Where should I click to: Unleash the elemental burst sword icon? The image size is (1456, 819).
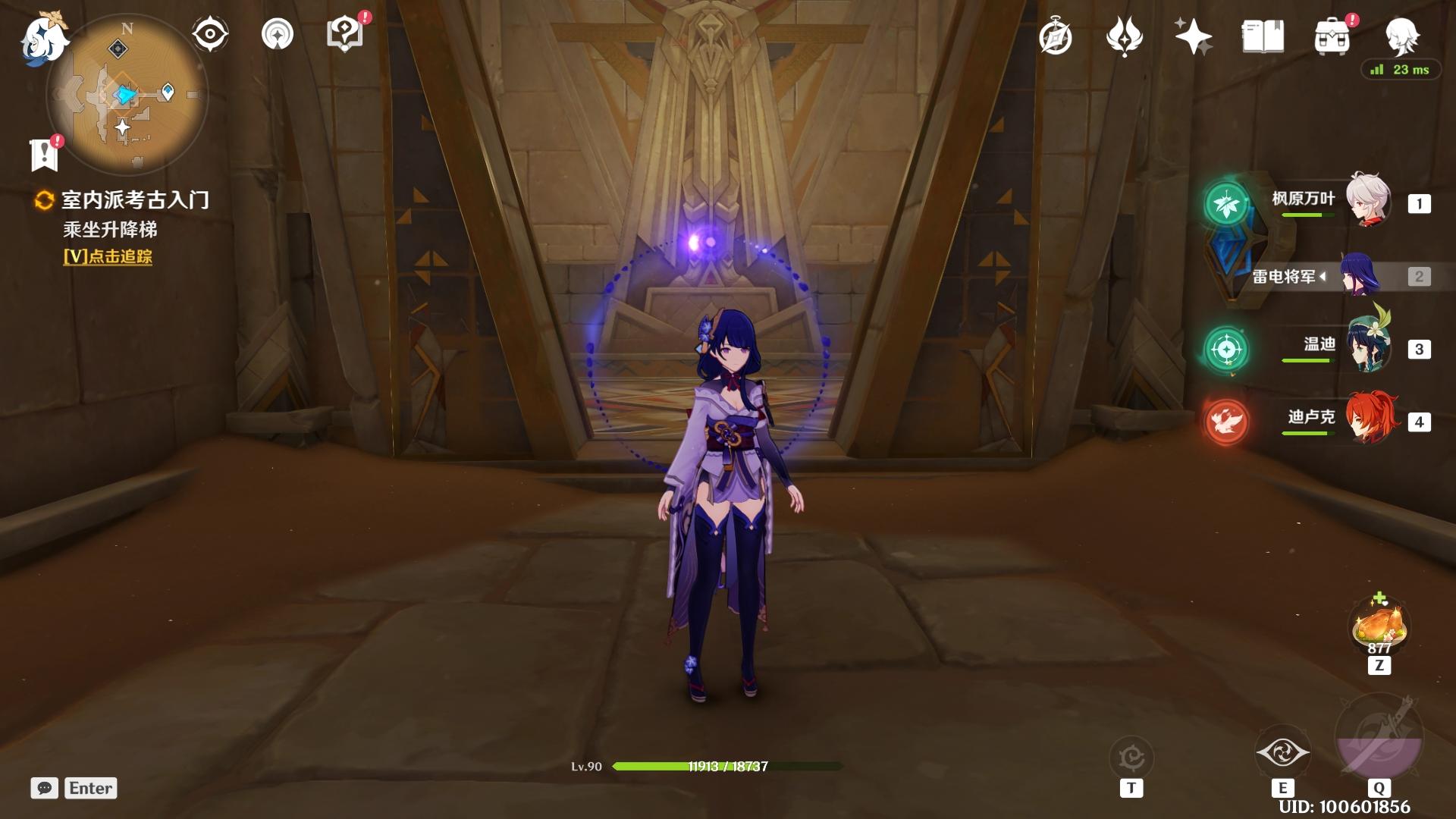[x=1379, y=737]
